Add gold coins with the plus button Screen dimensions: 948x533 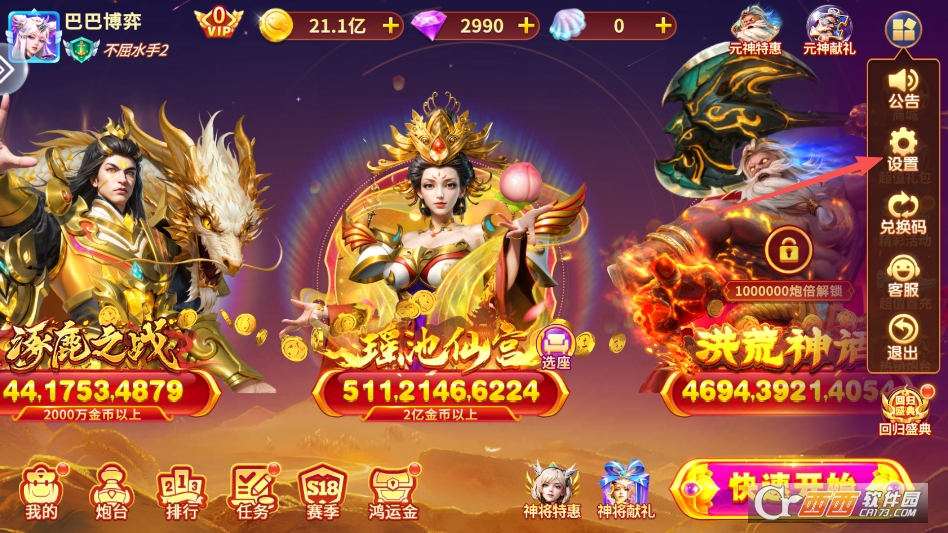(x=391, y=26)
